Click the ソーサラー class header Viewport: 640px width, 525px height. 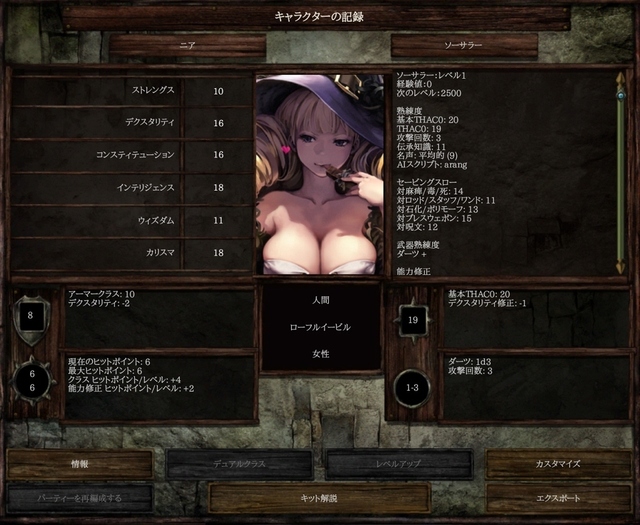click(x=464, y=46)
